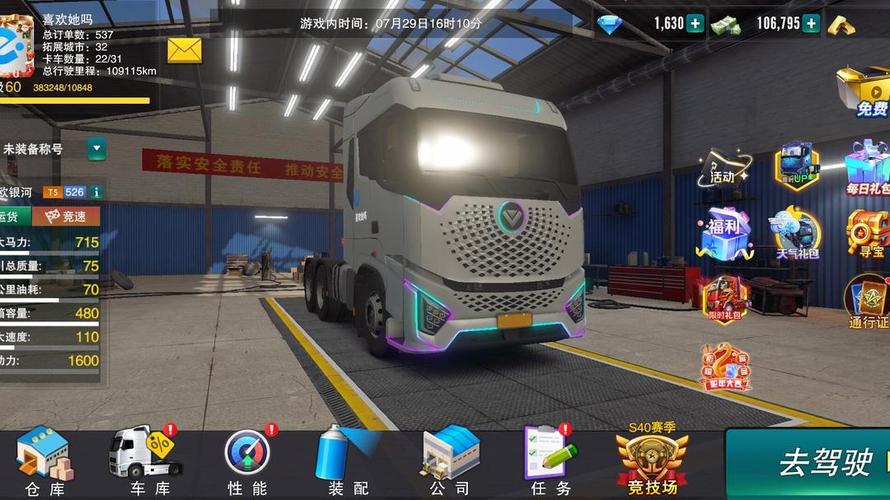Open the 每日礼包 daily gift pack
Screen dimensions: 890x500
(x=866, y=167)
